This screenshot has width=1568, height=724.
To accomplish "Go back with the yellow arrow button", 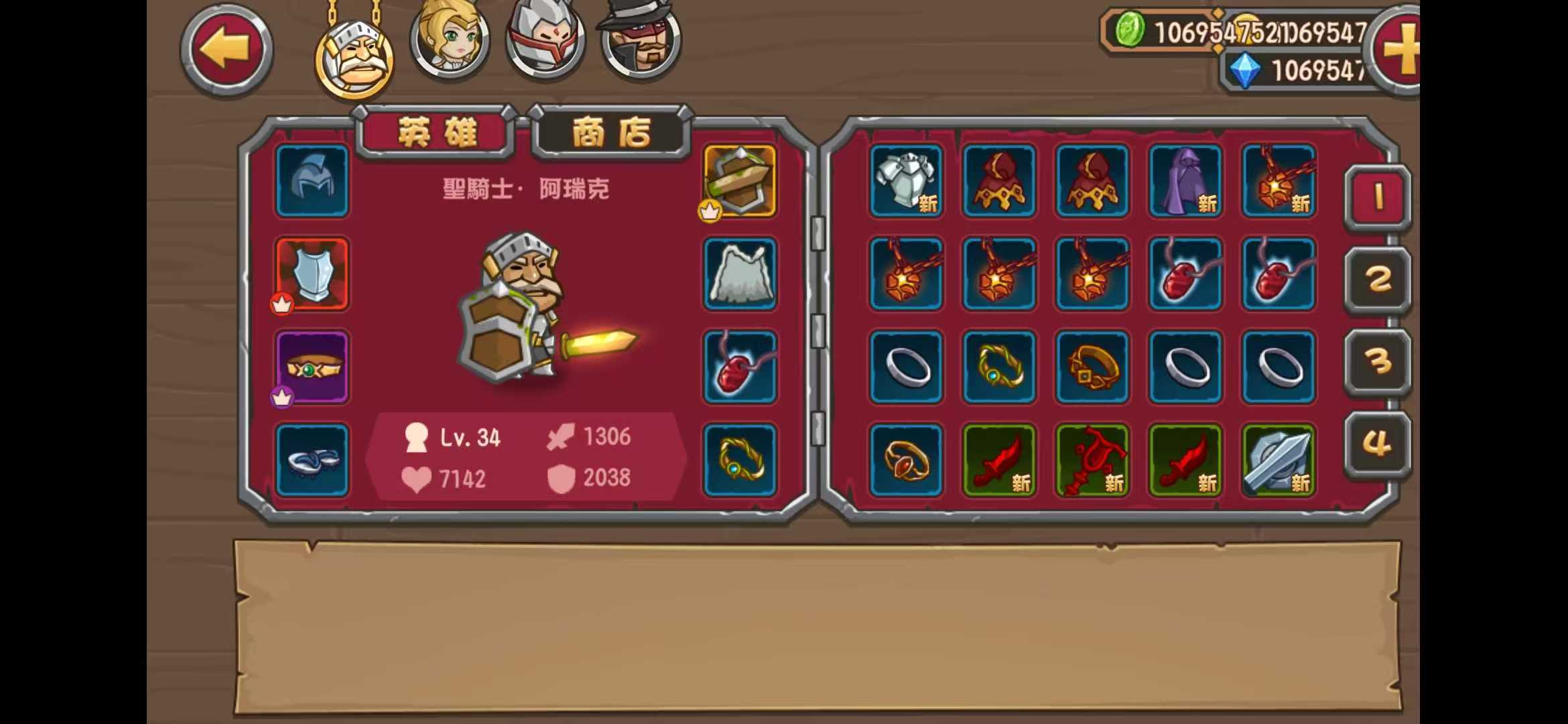I will tap(226, 50).
